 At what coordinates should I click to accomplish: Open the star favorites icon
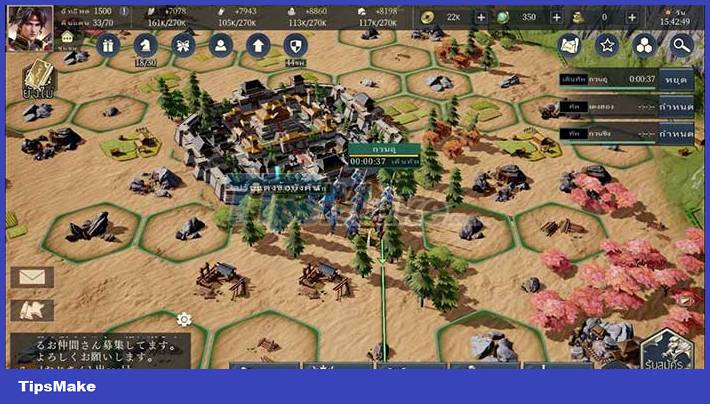point(607,45)
